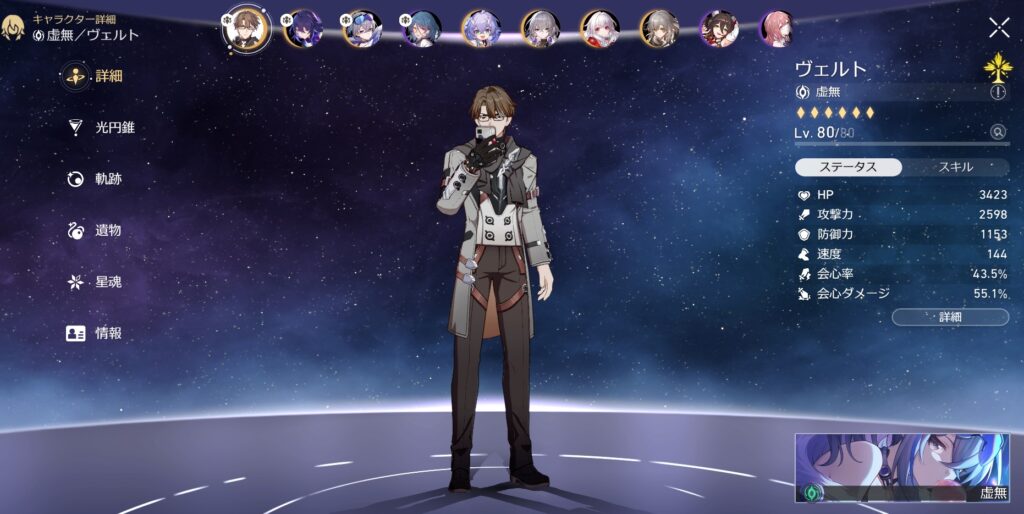Choose the white-haired girl in red portrait

(600, 29)
